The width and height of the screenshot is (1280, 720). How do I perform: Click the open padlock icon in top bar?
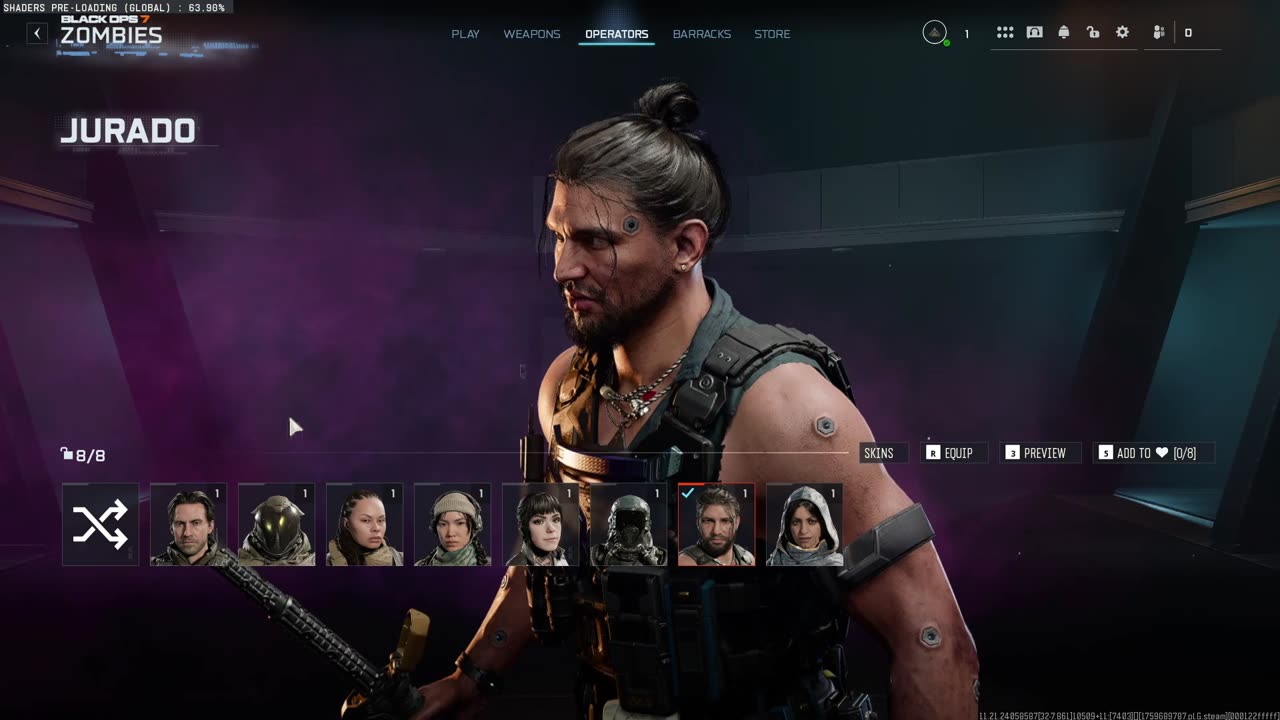tap(1093, 33)
